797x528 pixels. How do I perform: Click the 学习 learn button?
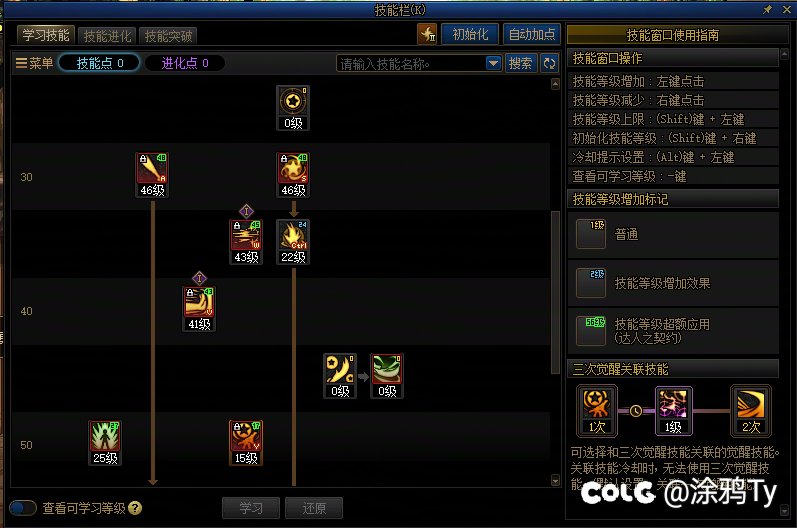[250, 508]
